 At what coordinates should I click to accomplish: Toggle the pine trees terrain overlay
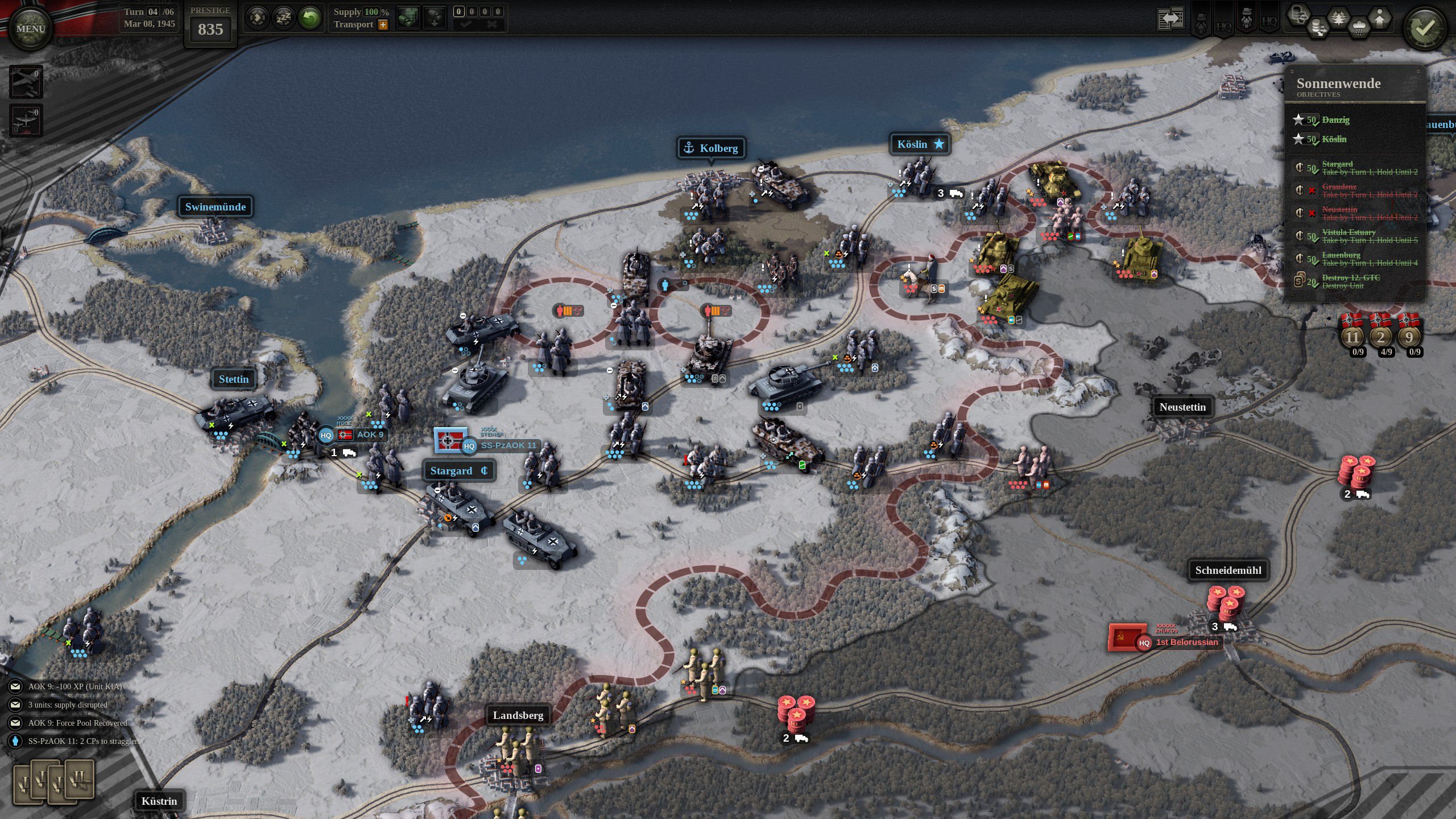pyautogui.click(x=1338, y=18)
